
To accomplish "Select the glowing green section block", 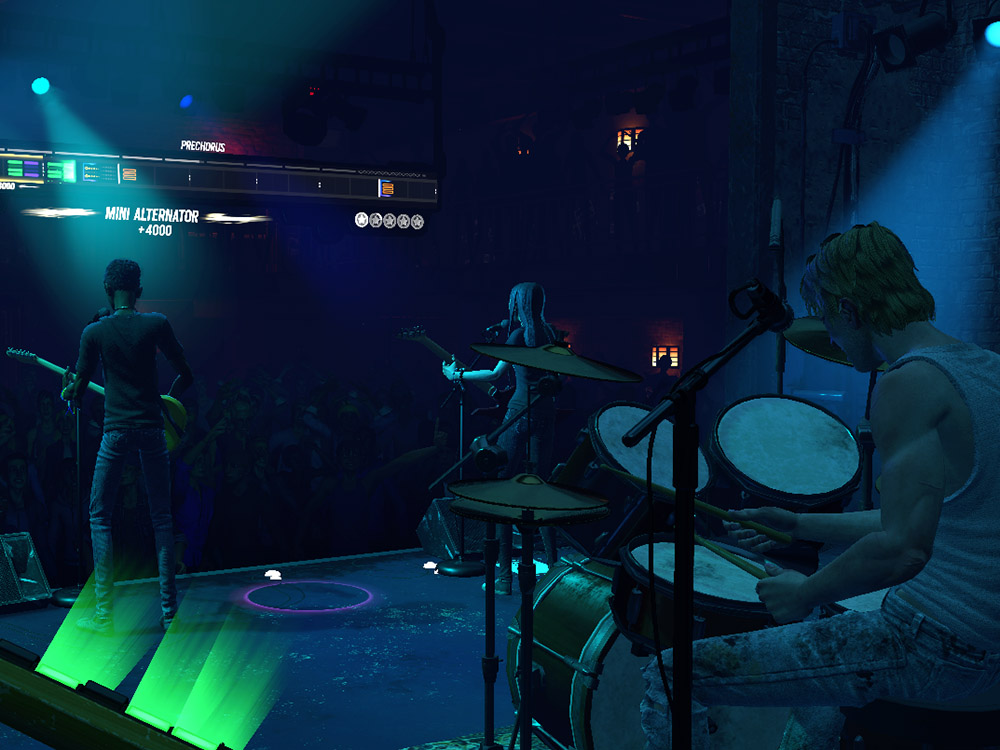I will 63,170.
